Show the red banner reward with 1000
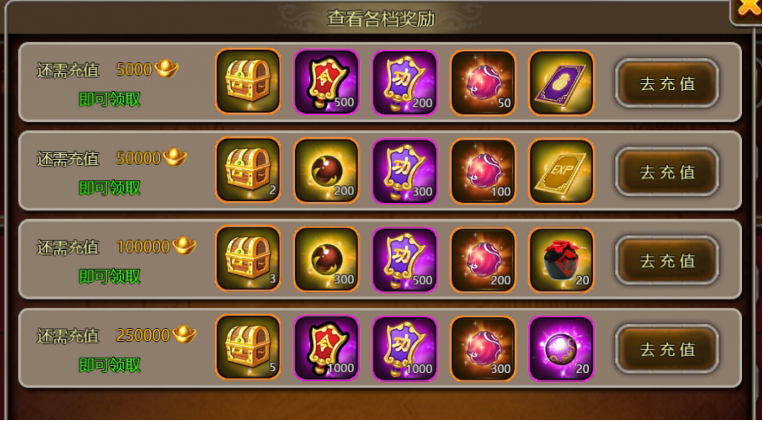The height and width of the screenshot is (421, 763). pyautogui.click(x=326, y=349)
